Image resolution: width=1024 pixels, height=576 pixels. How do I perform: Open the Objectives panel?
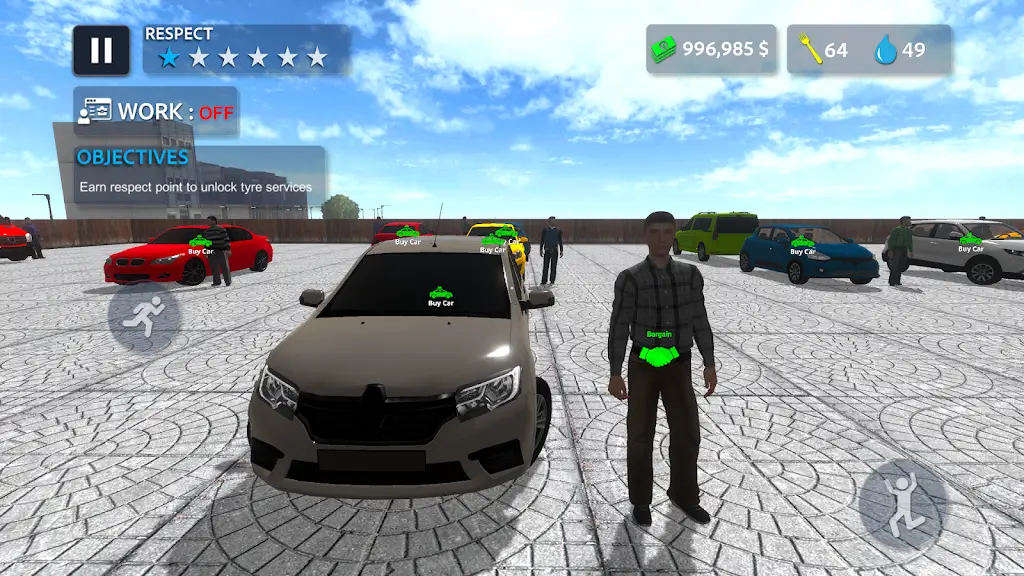(x=201, y=172)
